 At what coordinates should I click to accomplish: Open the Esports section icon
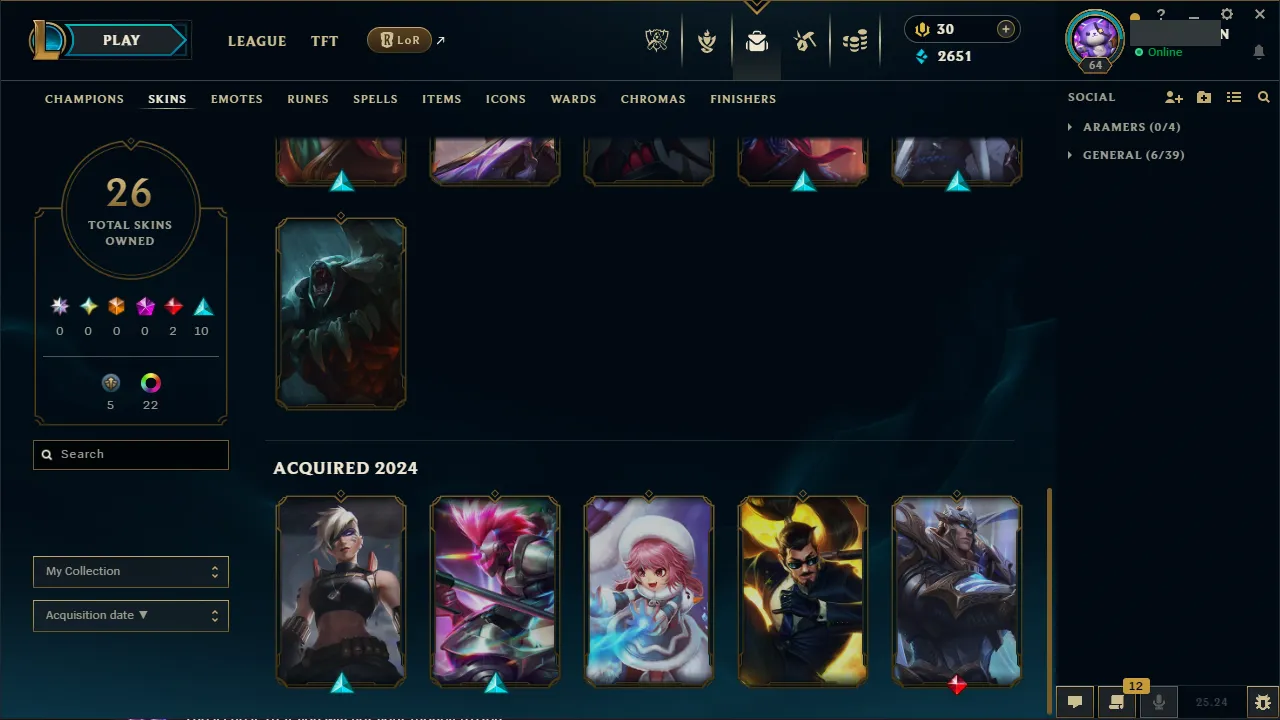point(657,40)
